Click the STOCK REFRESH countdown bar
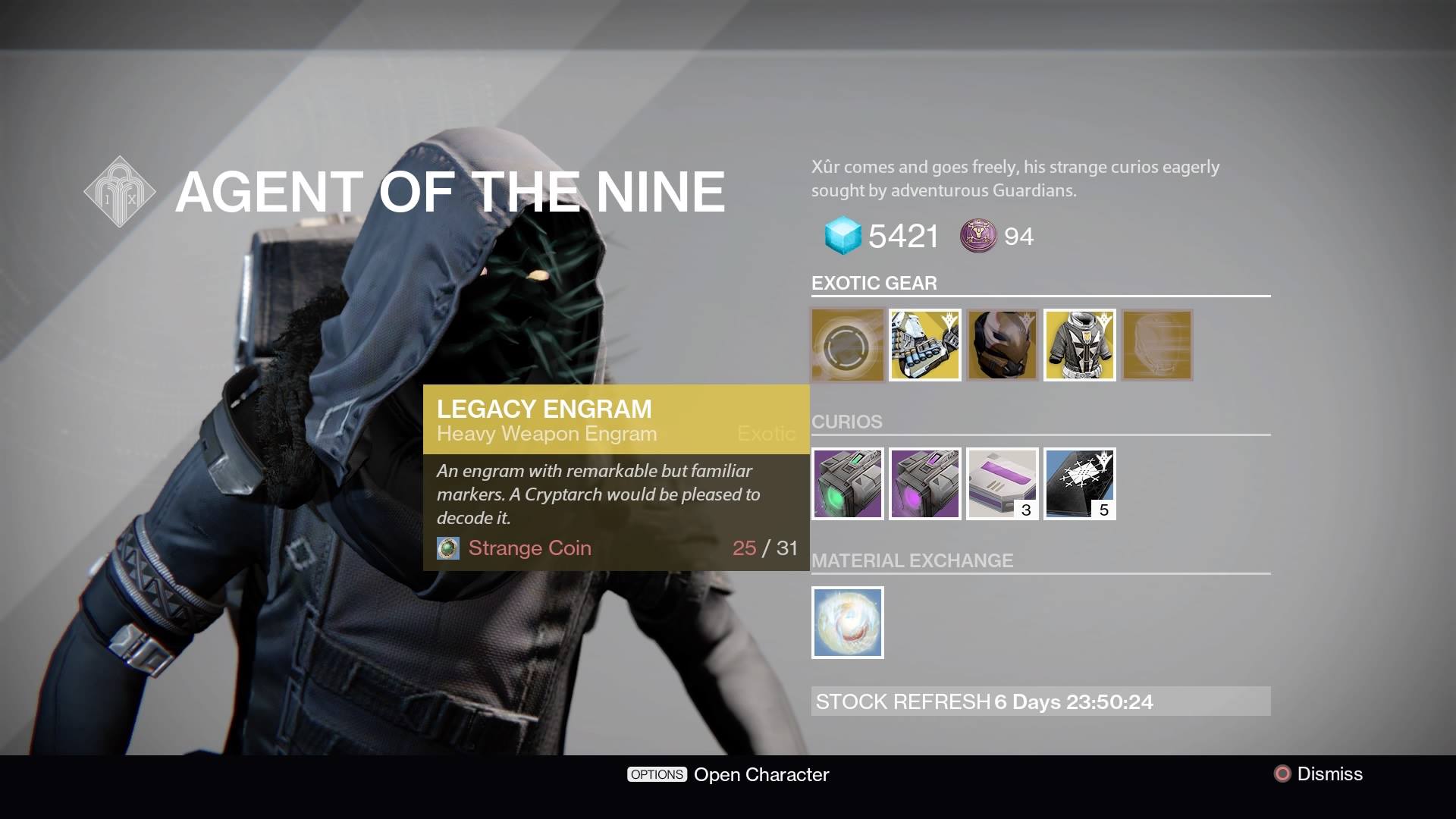Viewport: 1456px width, 819px height. [x=1039, y=702]
